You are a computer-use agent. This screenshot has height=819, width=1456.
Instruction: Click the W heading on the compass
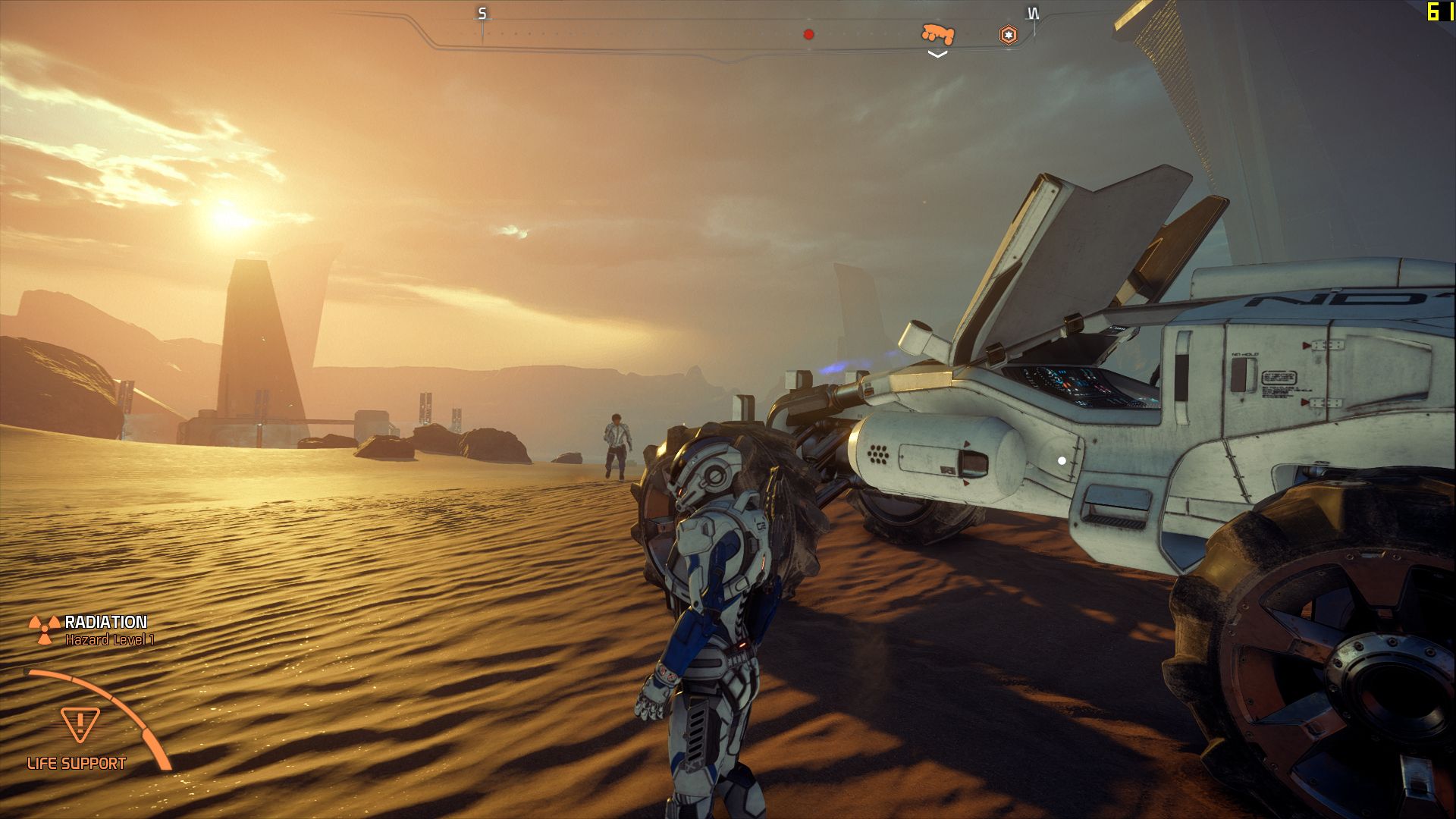tap(1032, 14)
